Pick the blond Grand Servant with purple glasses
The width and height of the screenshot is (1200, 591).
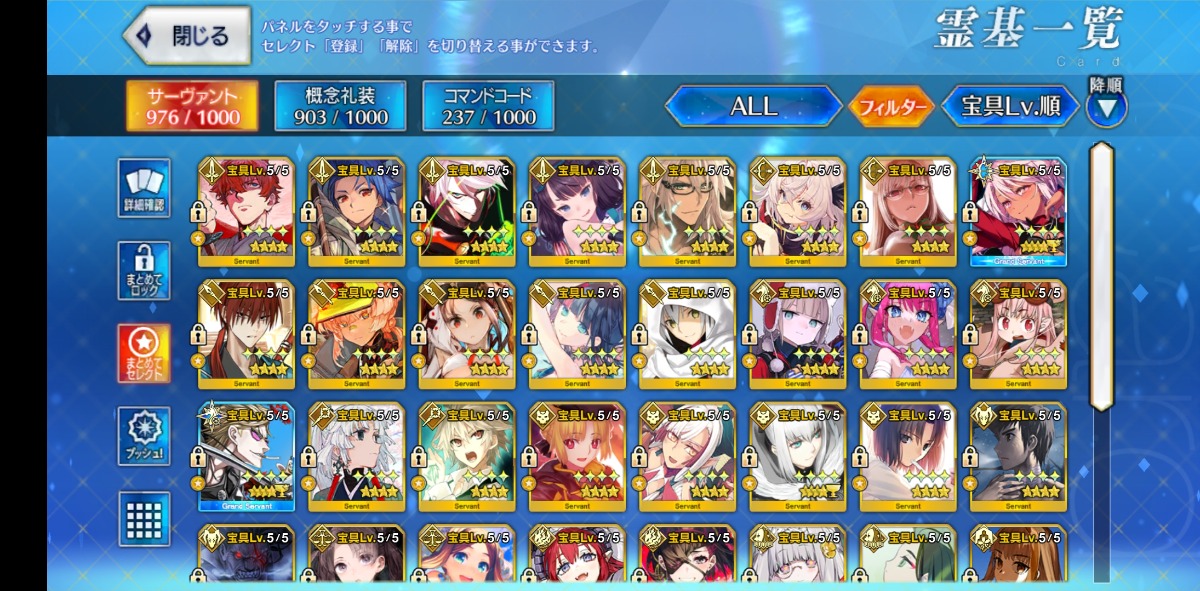tap(246, 458)
